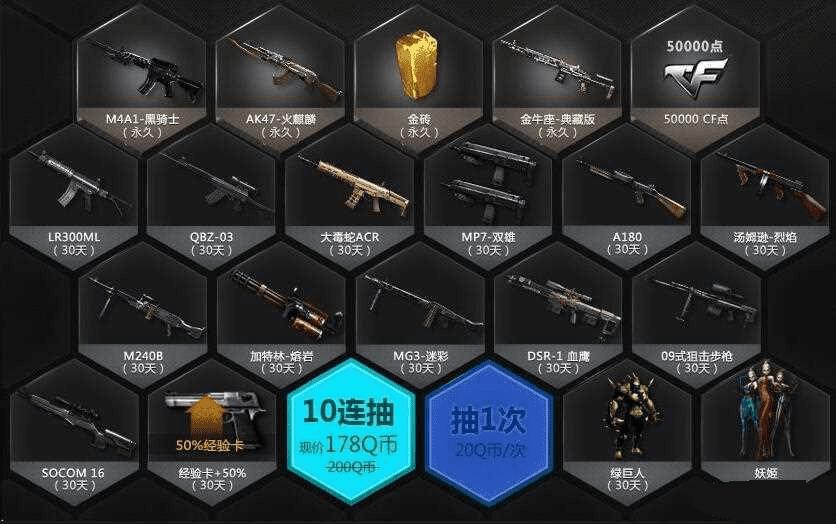Click the QBZ-03 weapon tile
836x524 pixels.
[x=210, y=195]
